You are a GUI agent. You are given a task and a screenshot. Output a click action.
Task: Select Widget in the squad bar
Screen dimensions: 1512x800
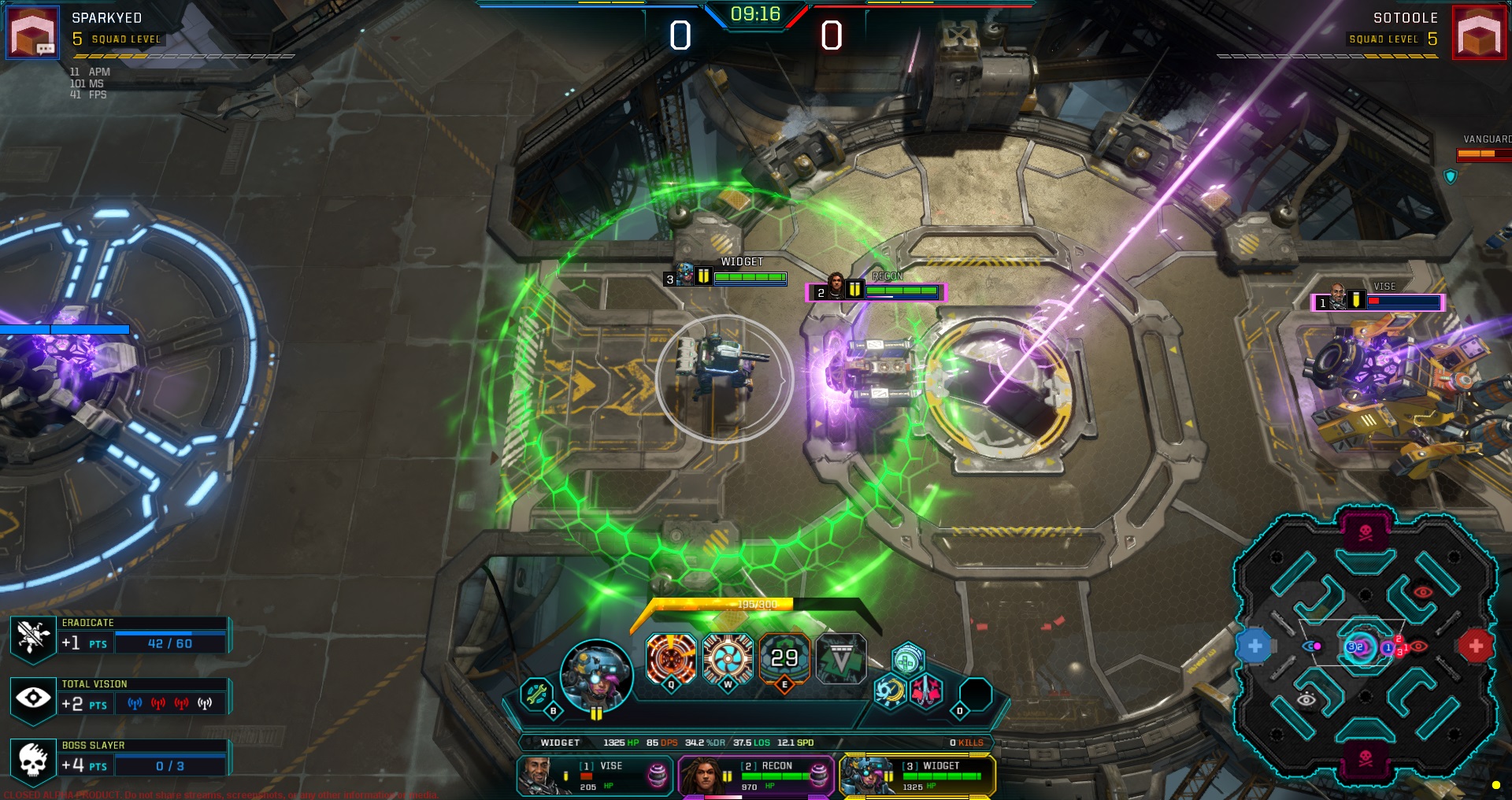click(x=917, y=776)
